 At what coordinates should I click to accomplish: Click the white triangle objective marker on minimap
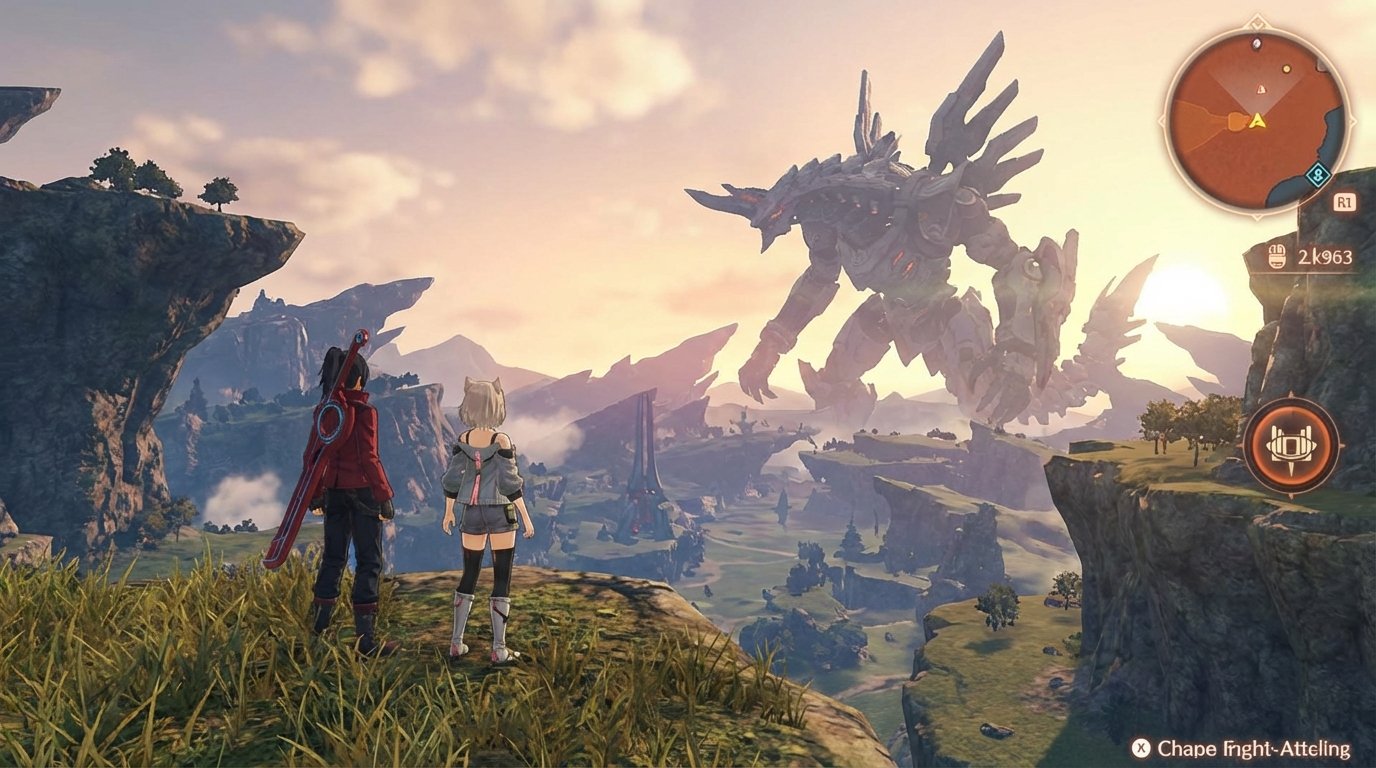[1260, 88]
